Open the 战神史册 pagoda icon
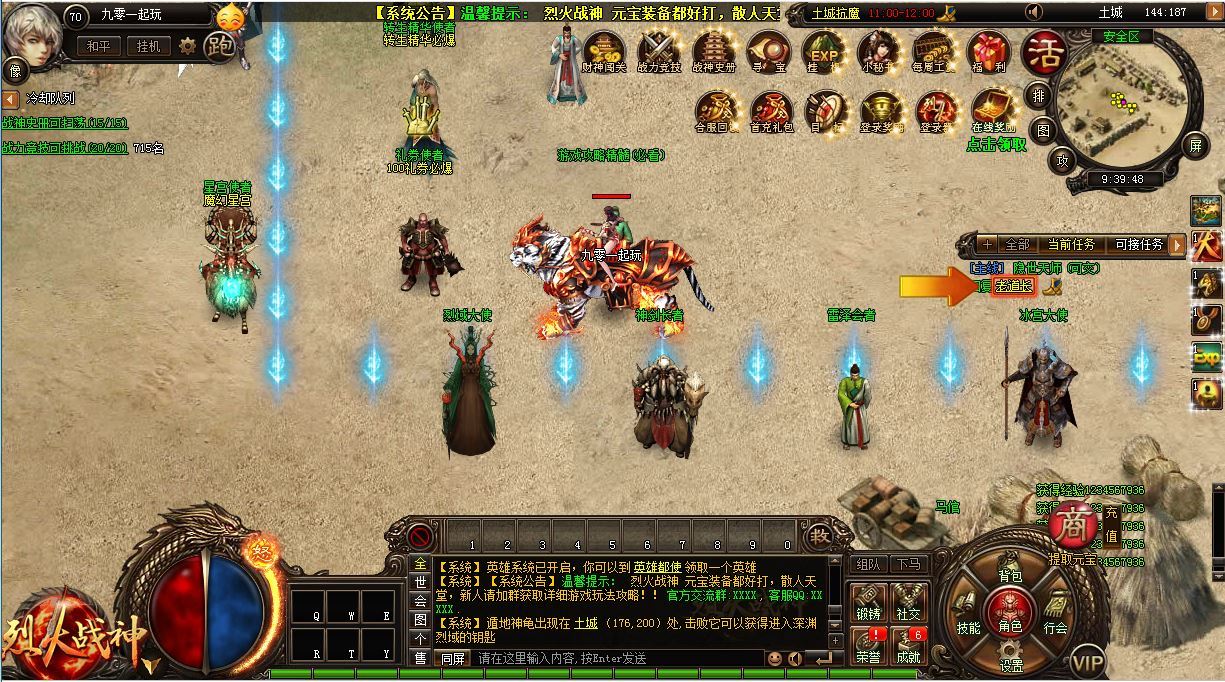 [x=714, y=51]
